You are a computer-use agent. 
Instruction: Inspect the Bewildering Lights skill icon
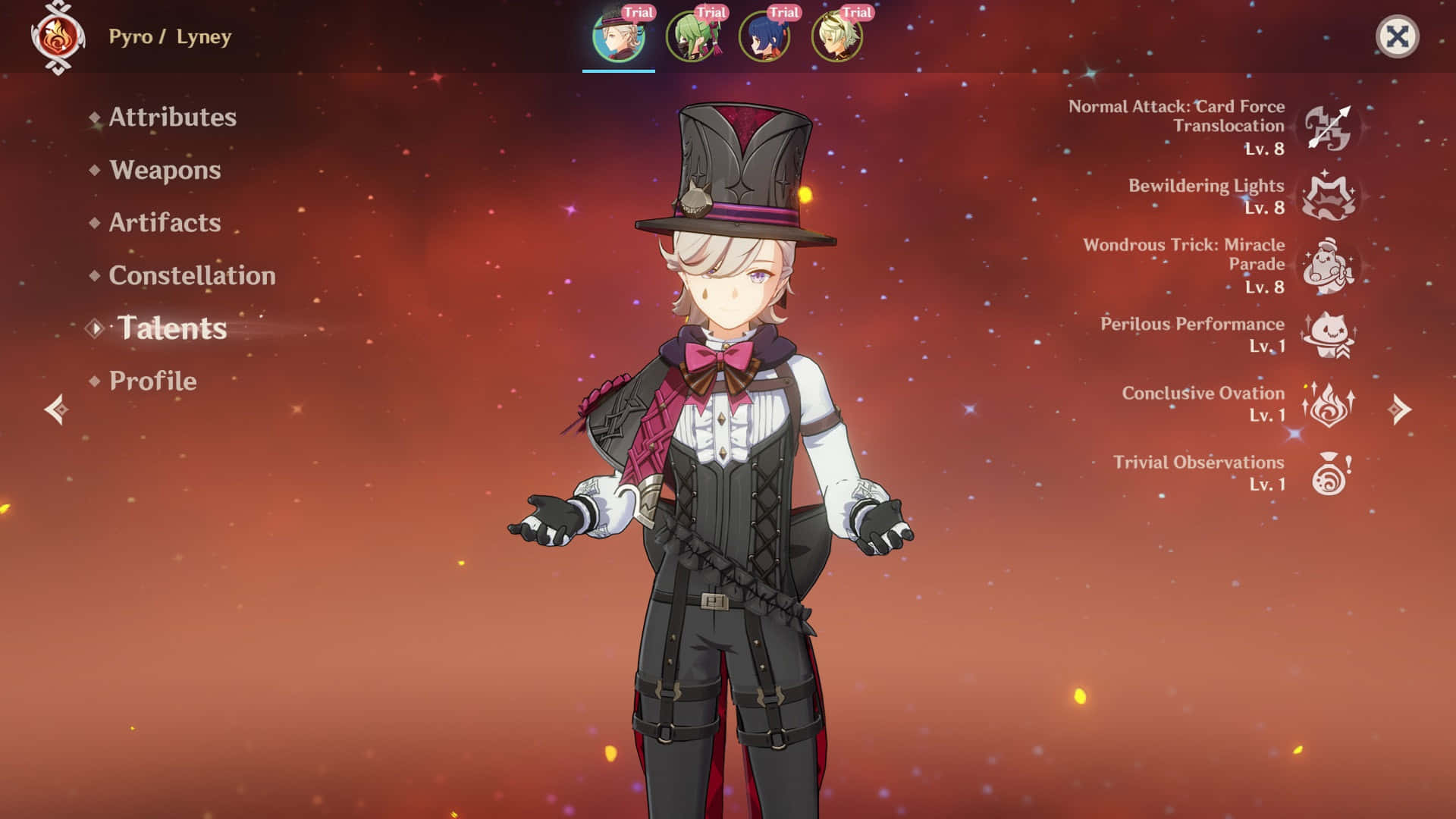pos(1329,196)
